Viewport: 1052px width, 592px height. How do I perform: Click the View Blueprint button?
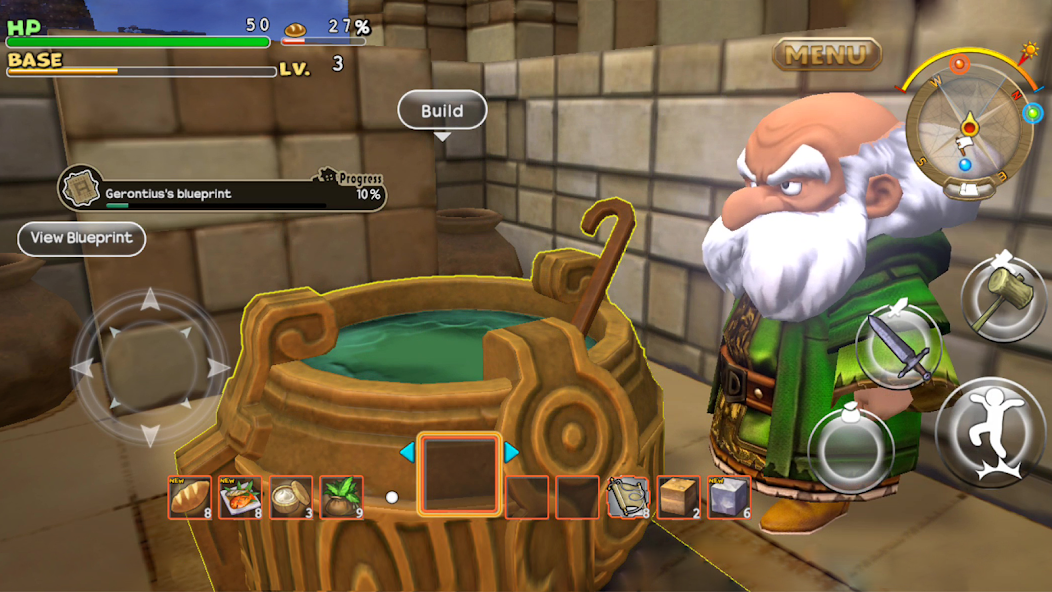pos(82,238)
